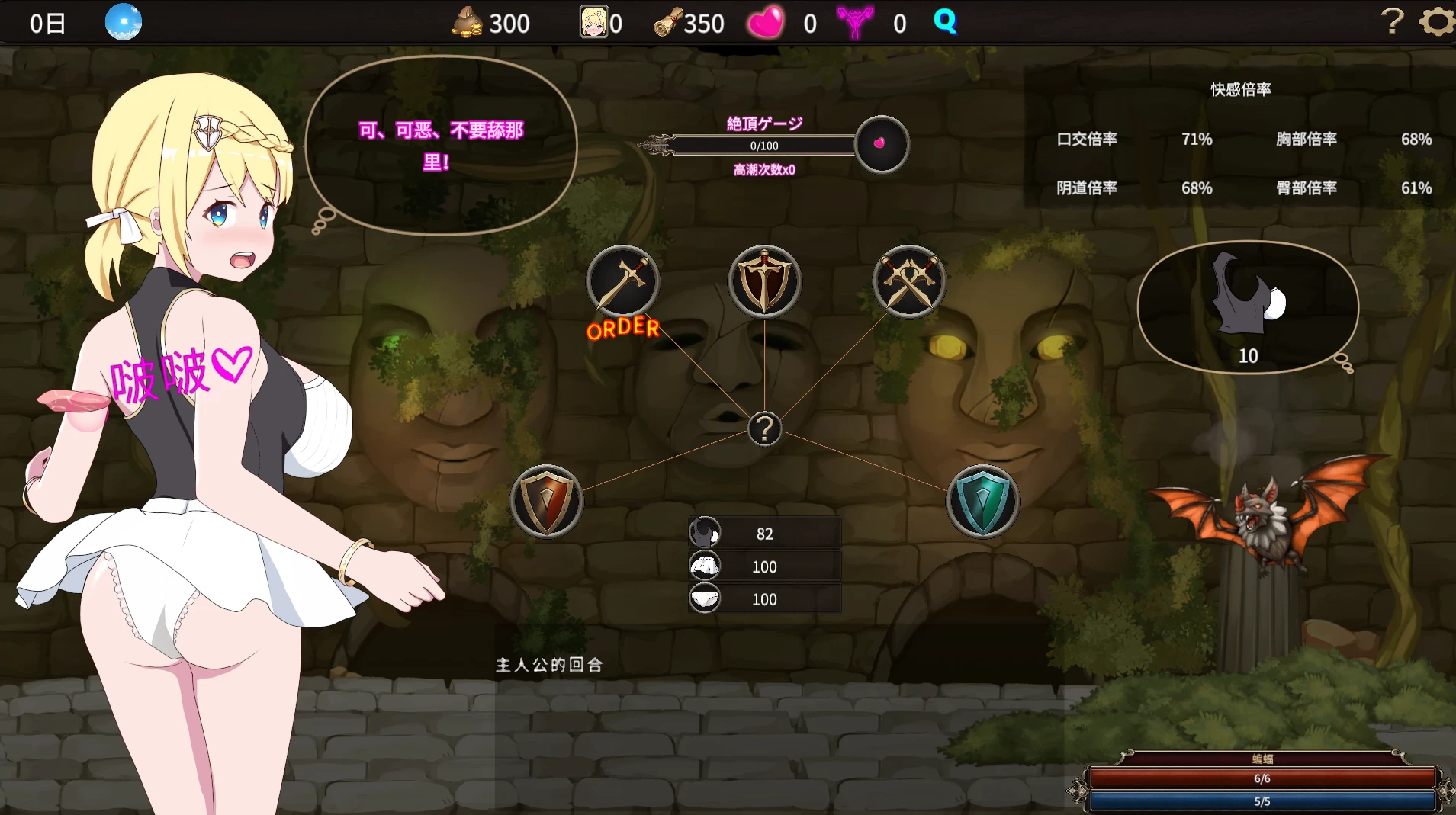The height and width of the screenshot is (815, 1456).
Task: Open the blue Q search icon
Action: tap(946, 21)
